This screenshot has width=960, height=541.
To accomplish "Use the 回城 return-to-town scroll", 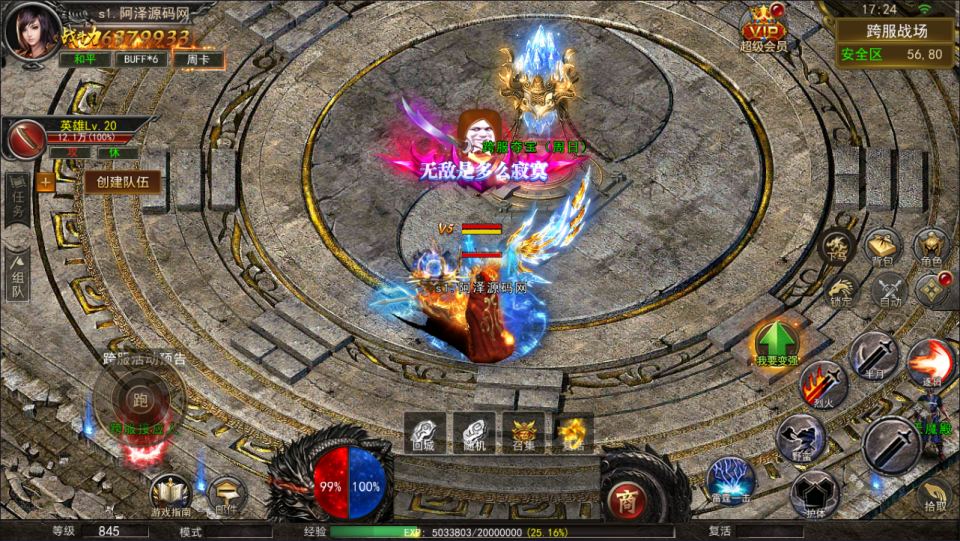I will coord(425,432).
